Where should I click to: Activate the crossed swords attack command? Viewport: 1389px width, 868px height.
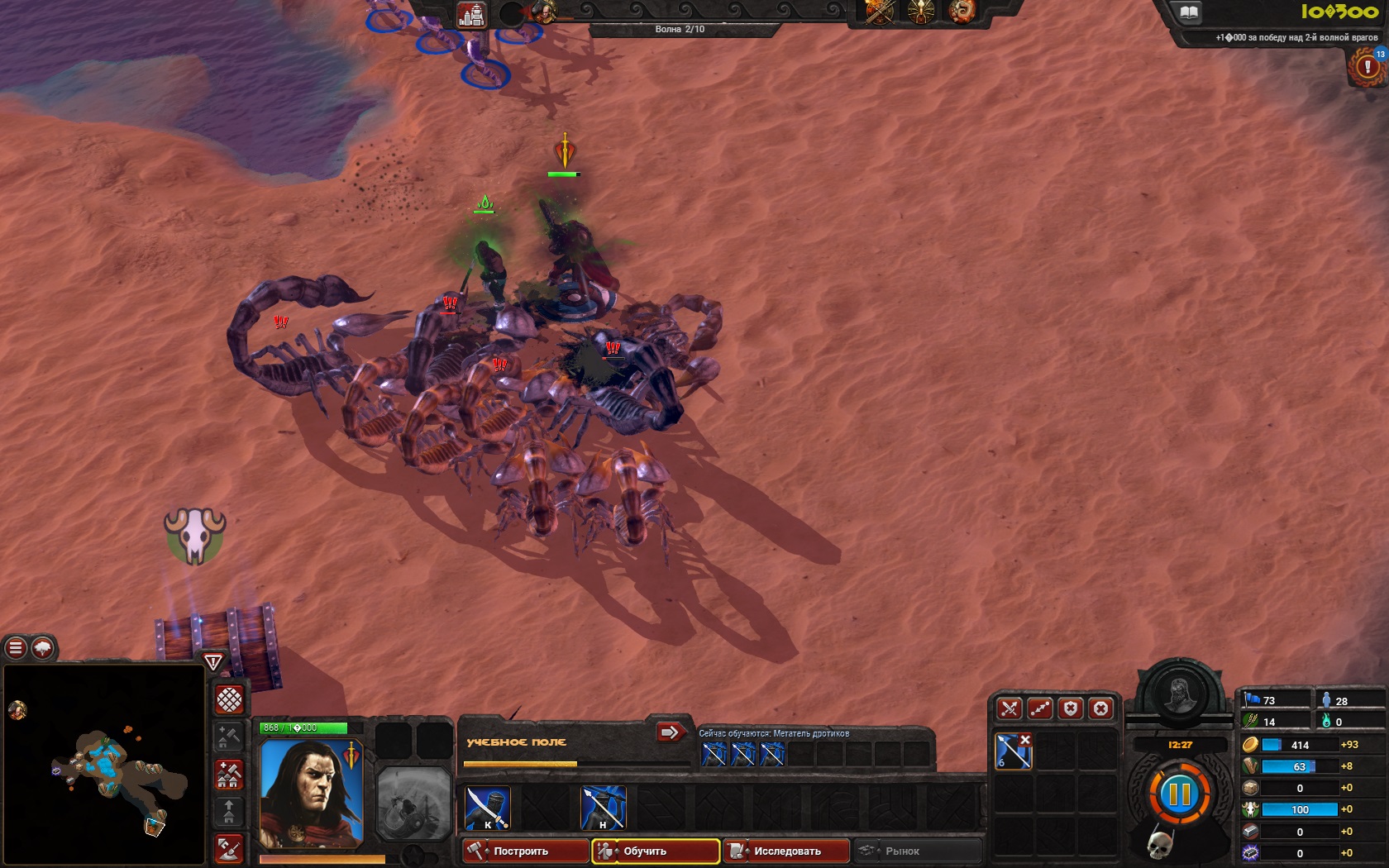1009,708
